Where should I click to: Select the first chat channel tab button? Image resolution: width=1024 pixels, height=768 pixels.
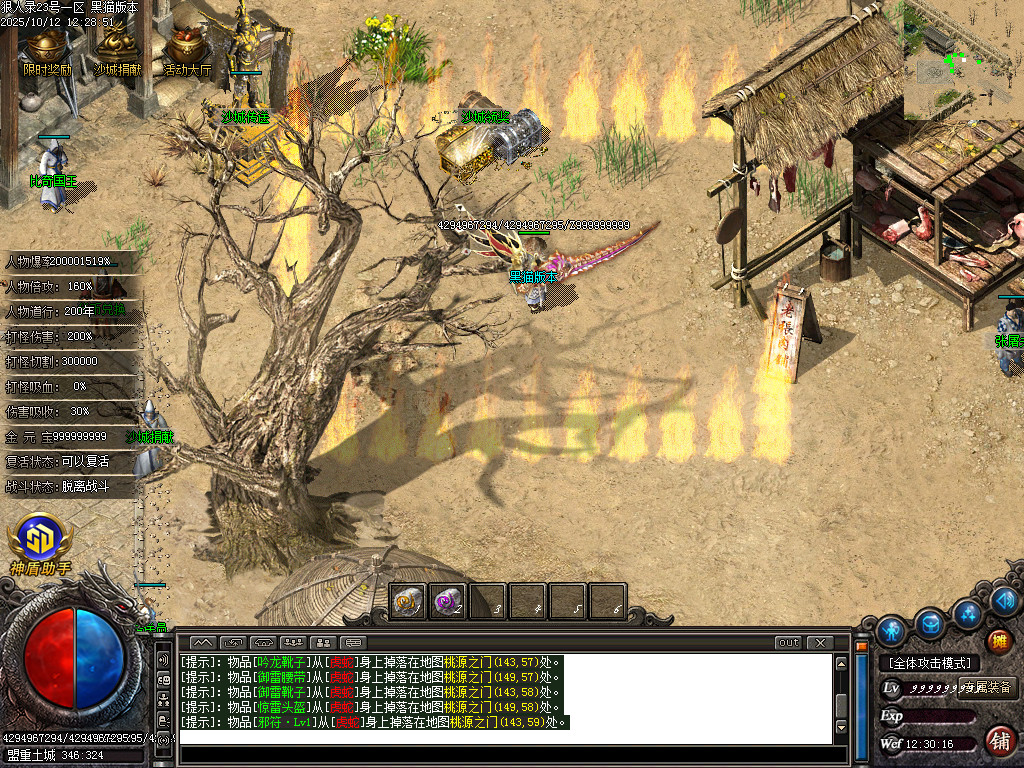[x=202, y=643]
